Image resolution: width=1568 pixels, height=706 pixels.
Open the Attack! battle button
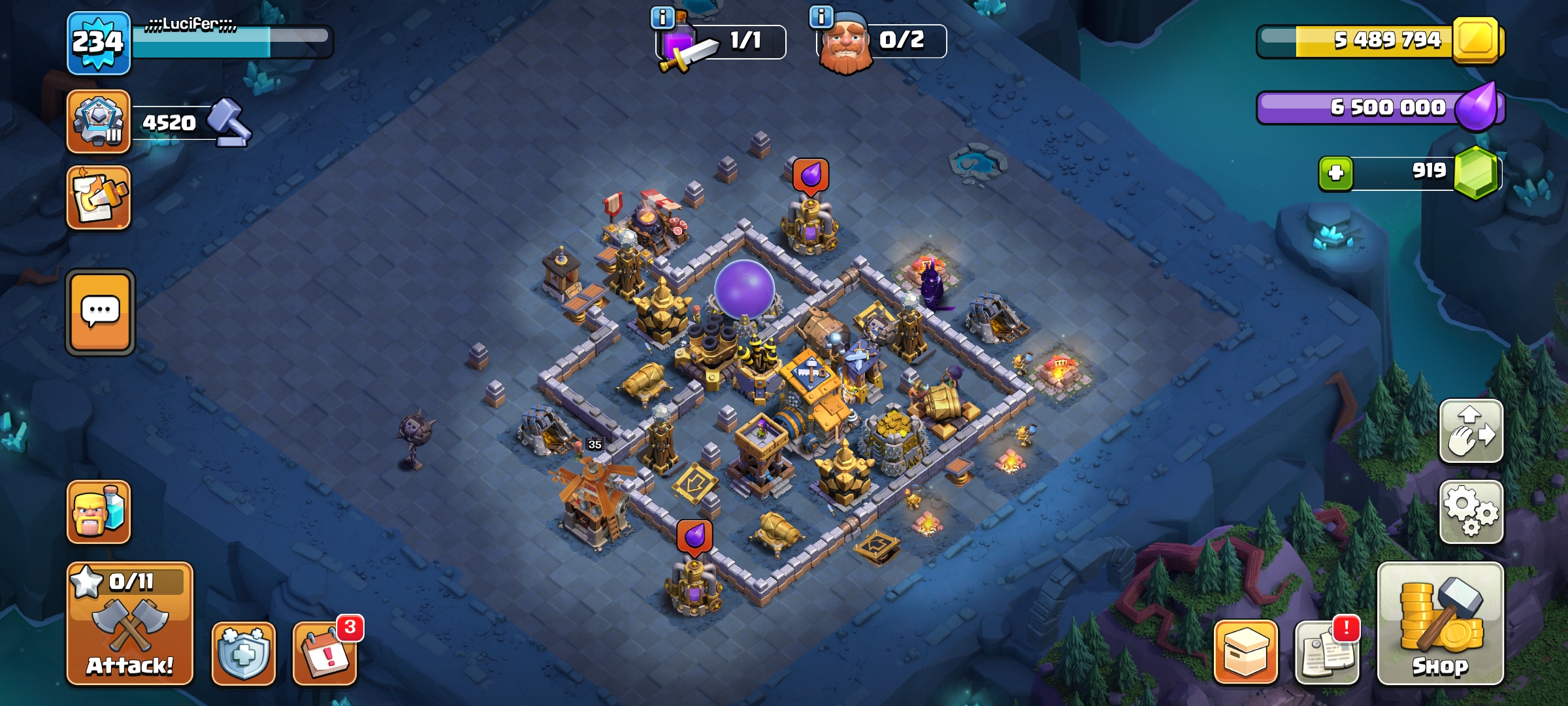pyautogui.click(x=129, y=624)
